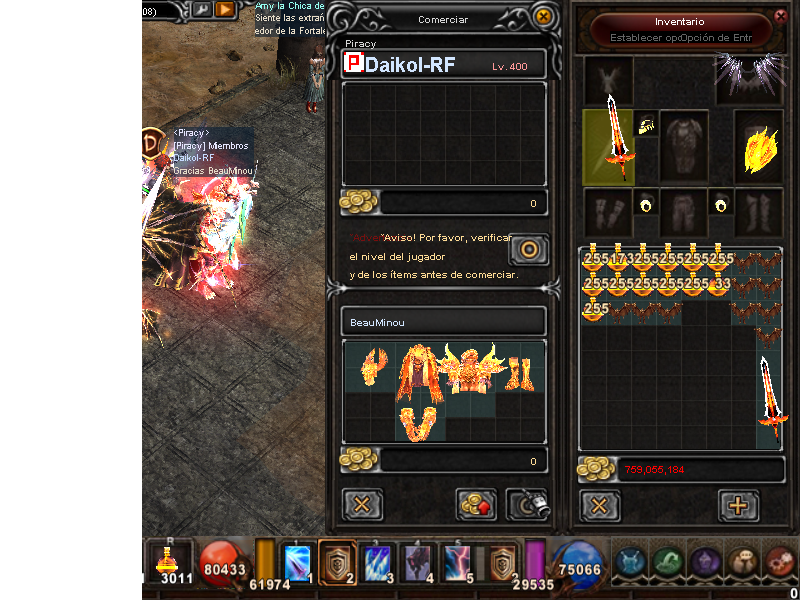Activate the ice shards skill in slot 3
The image size is (800, 600).
378,561
